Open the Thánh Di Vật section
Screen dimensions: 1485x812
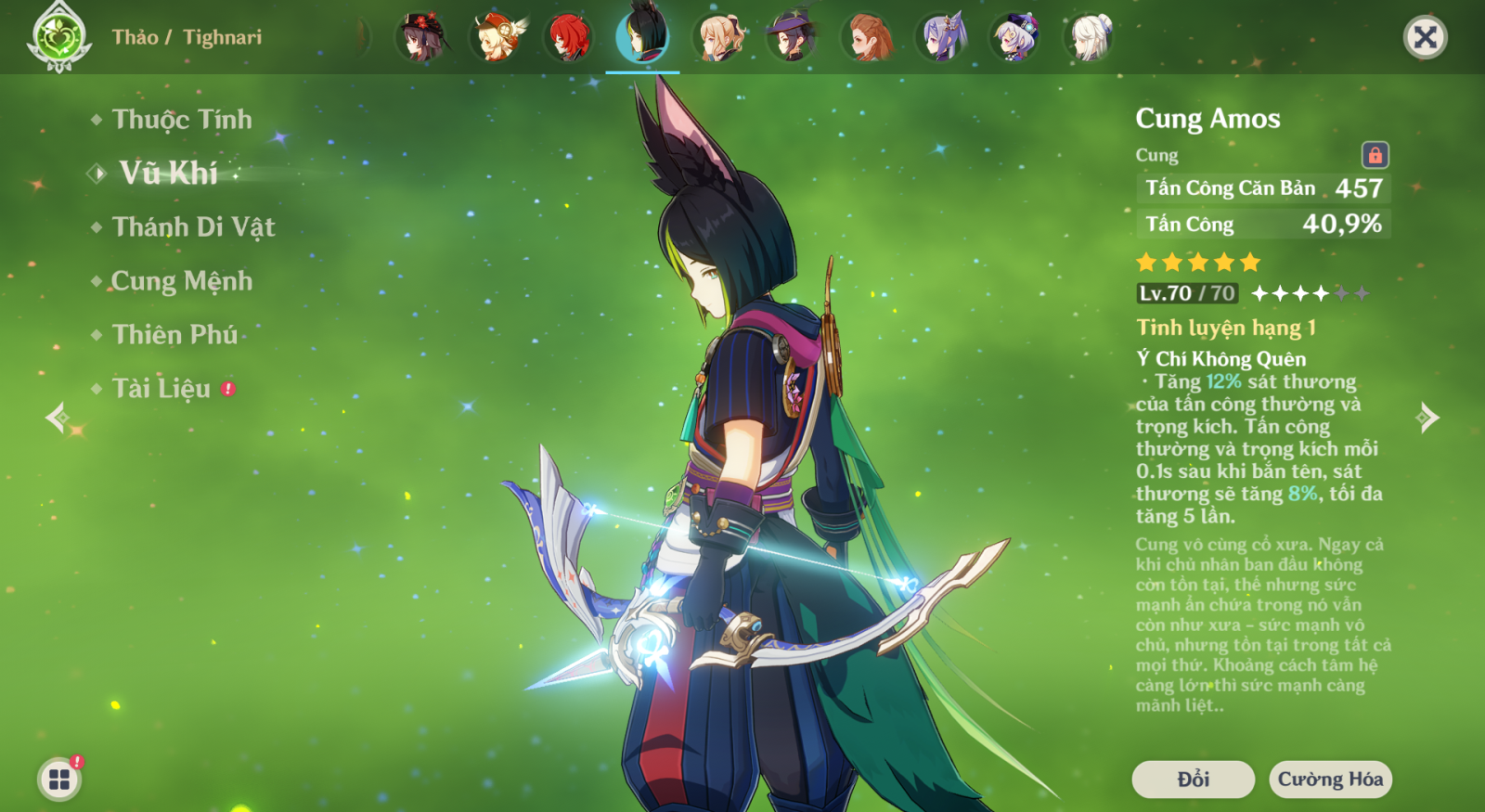pos(193,227)
